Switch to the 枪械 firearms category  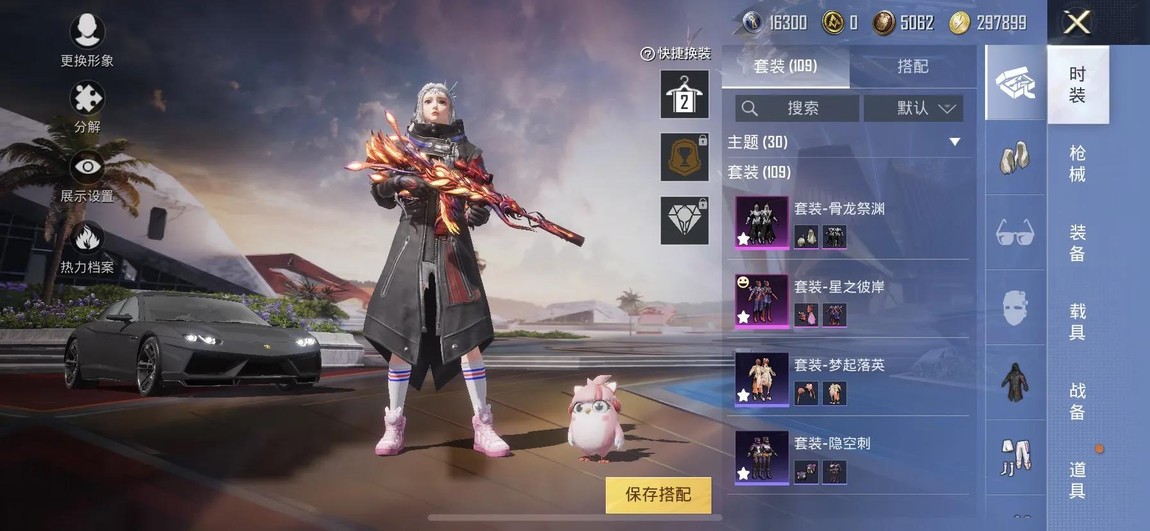(x=1077, y=164)
